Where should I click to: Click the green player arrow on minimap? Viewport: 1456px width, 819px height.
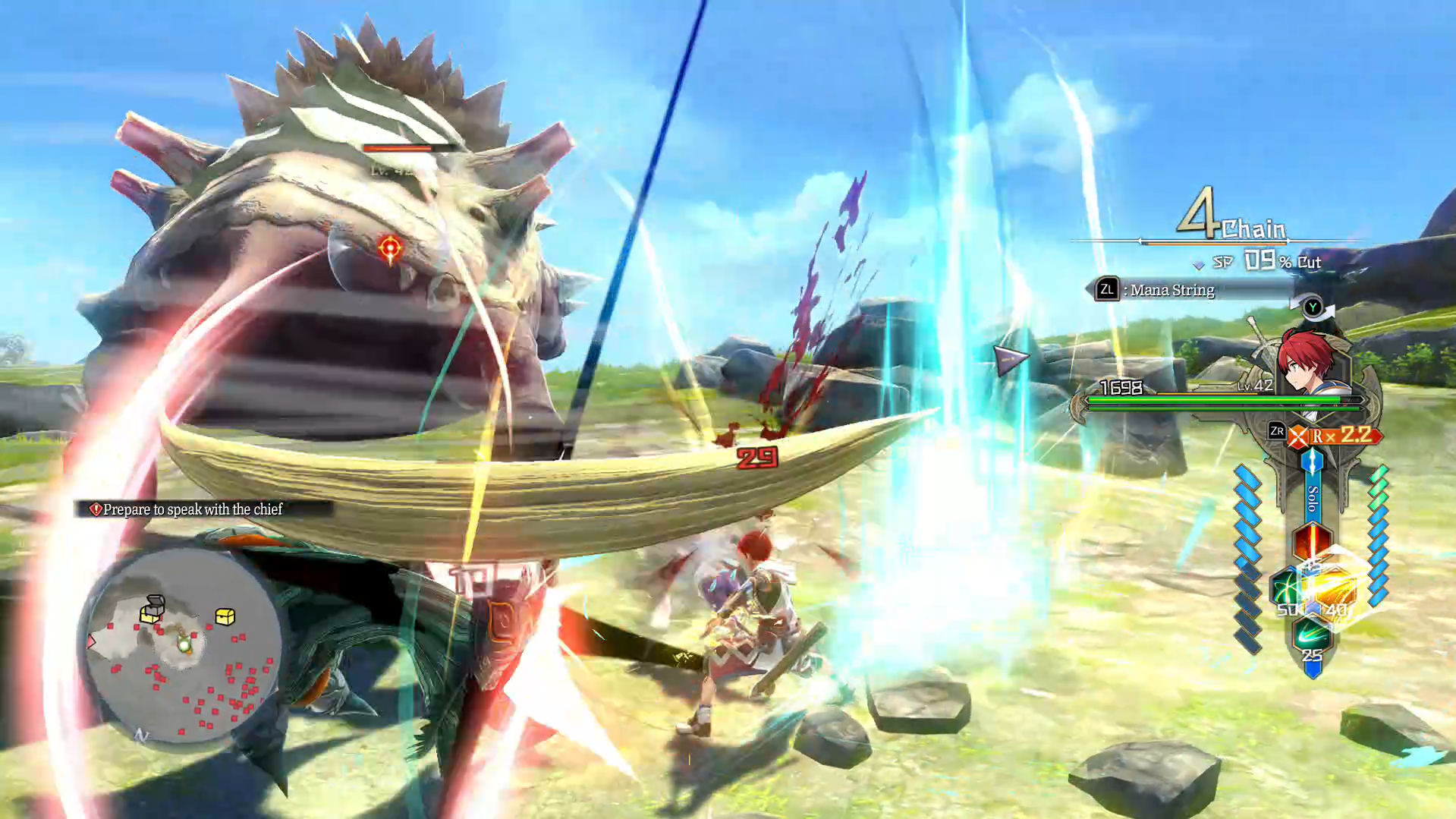184,644
